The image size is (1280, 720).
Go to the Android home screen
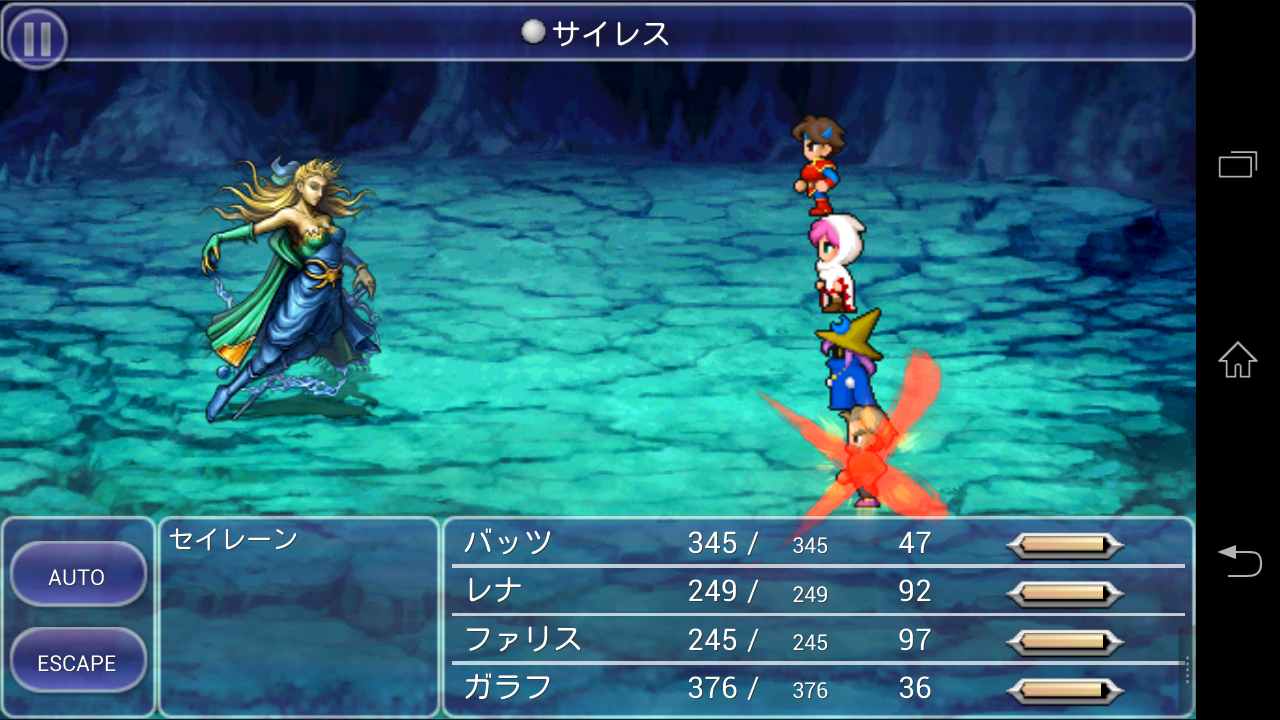click(1237, 360)
